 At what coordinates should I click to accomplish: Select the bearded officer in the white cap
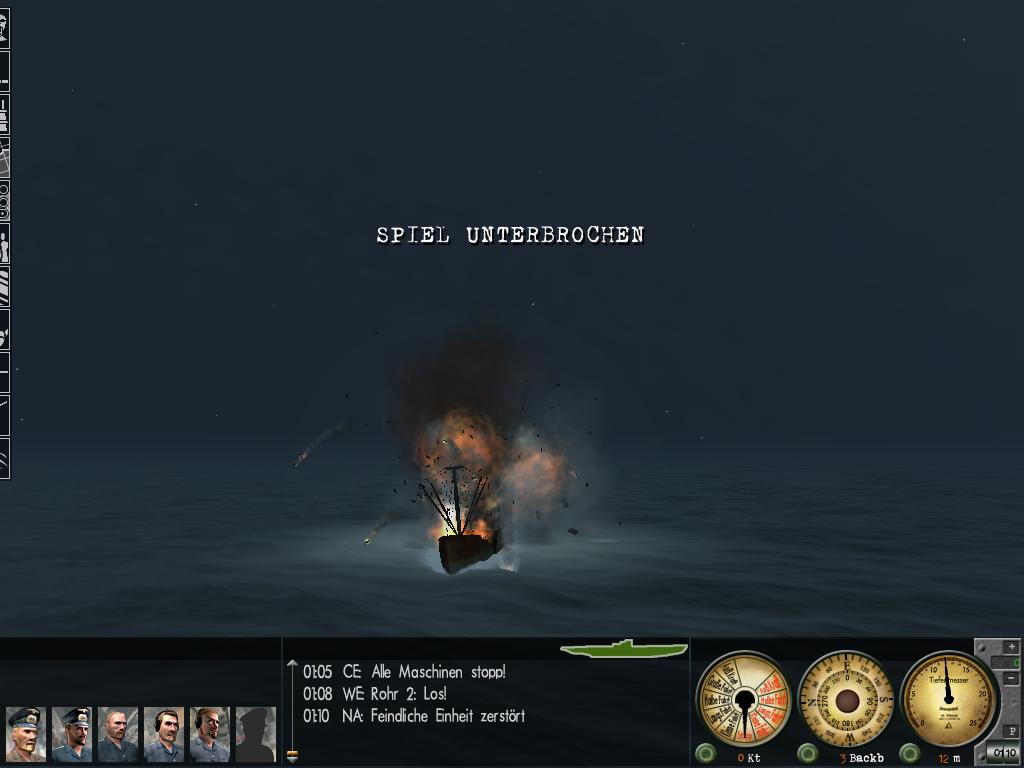click(26, 734)
